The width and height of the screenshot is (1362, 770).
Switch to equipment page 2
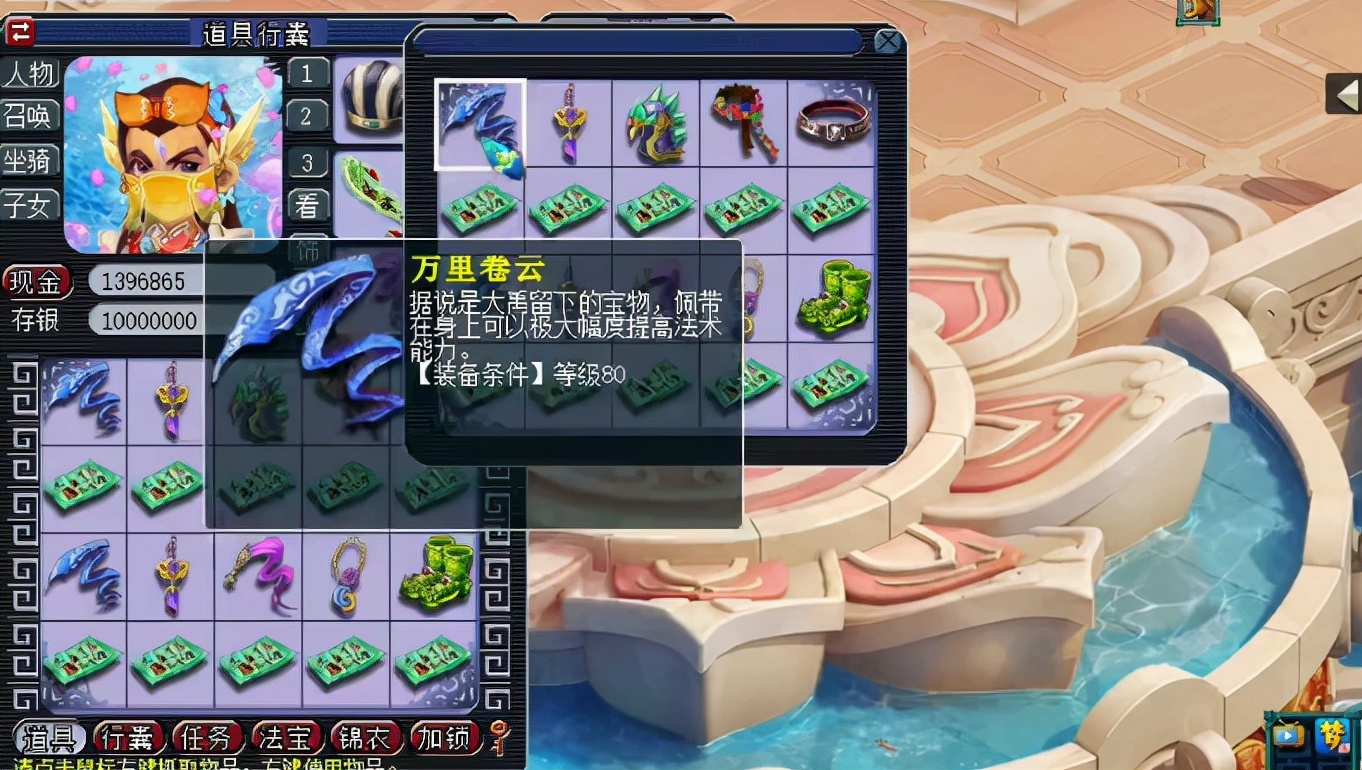[x=307, y=117]
